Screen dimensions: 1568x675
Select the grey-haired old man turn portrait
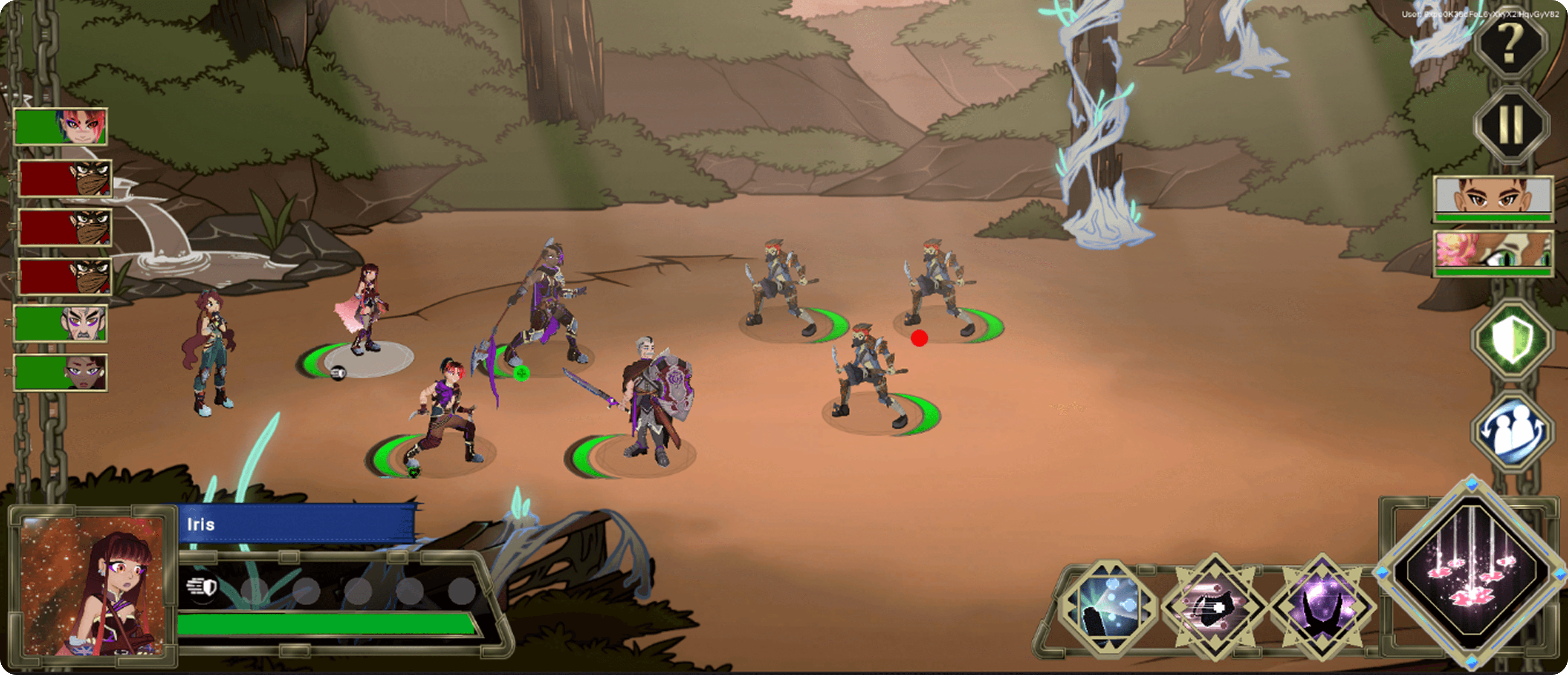[x=61, y=323]
